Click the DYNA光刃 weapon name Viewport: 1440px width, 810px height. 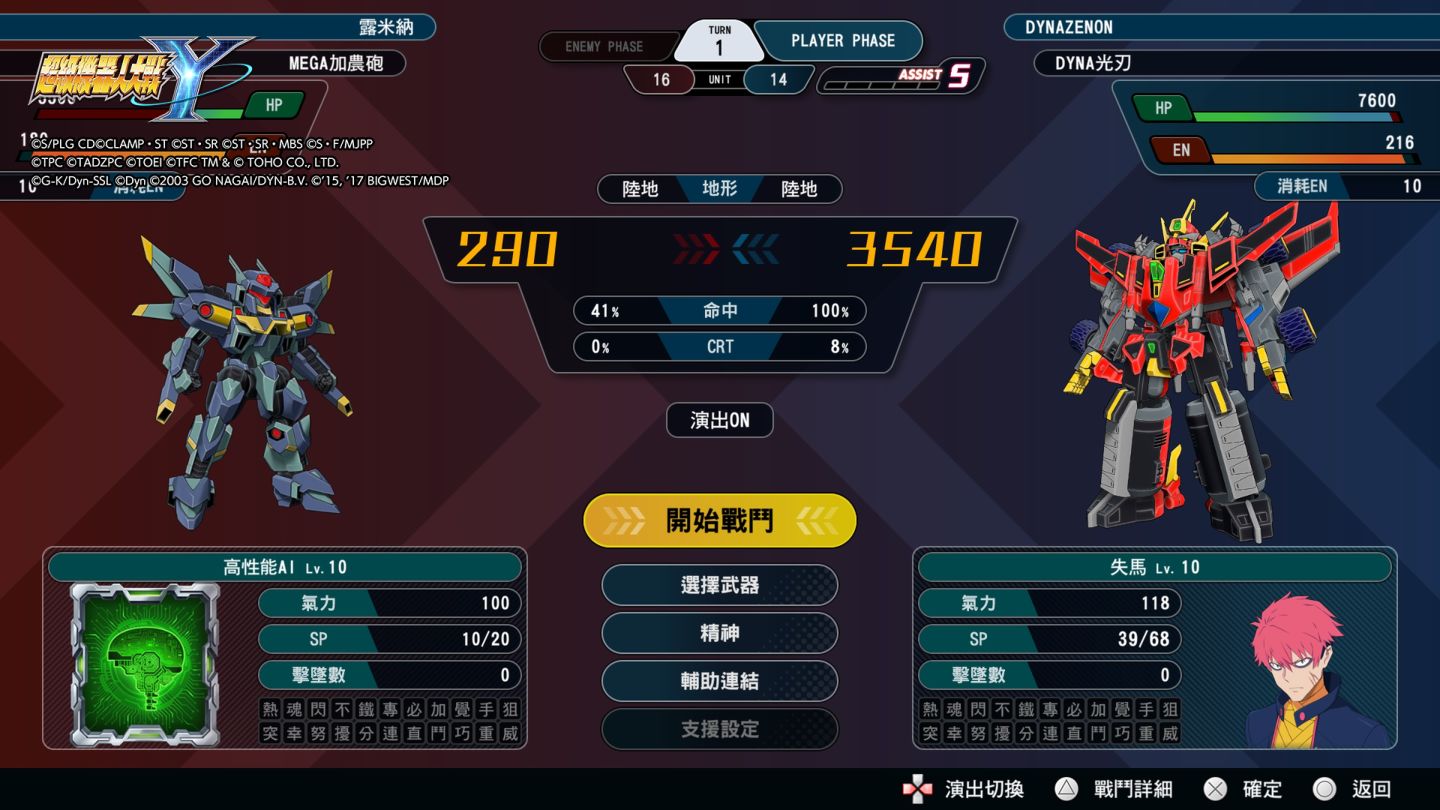click(x=1093, y=63)
